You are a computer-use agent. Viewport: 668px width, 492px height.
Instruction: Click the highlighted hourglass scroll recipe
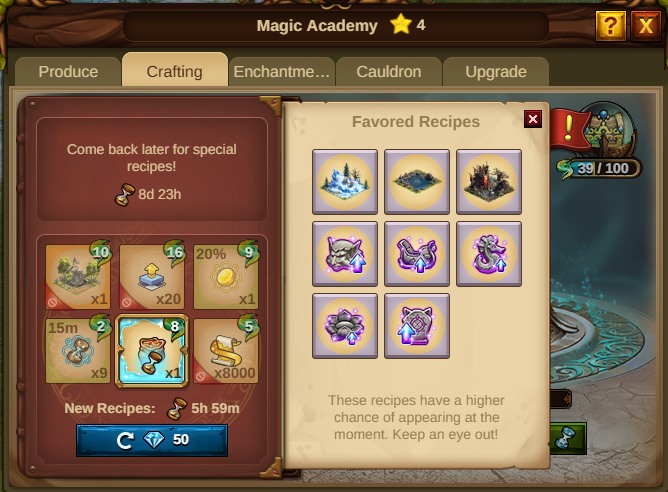pyautogui.click(x=152, y=351)
